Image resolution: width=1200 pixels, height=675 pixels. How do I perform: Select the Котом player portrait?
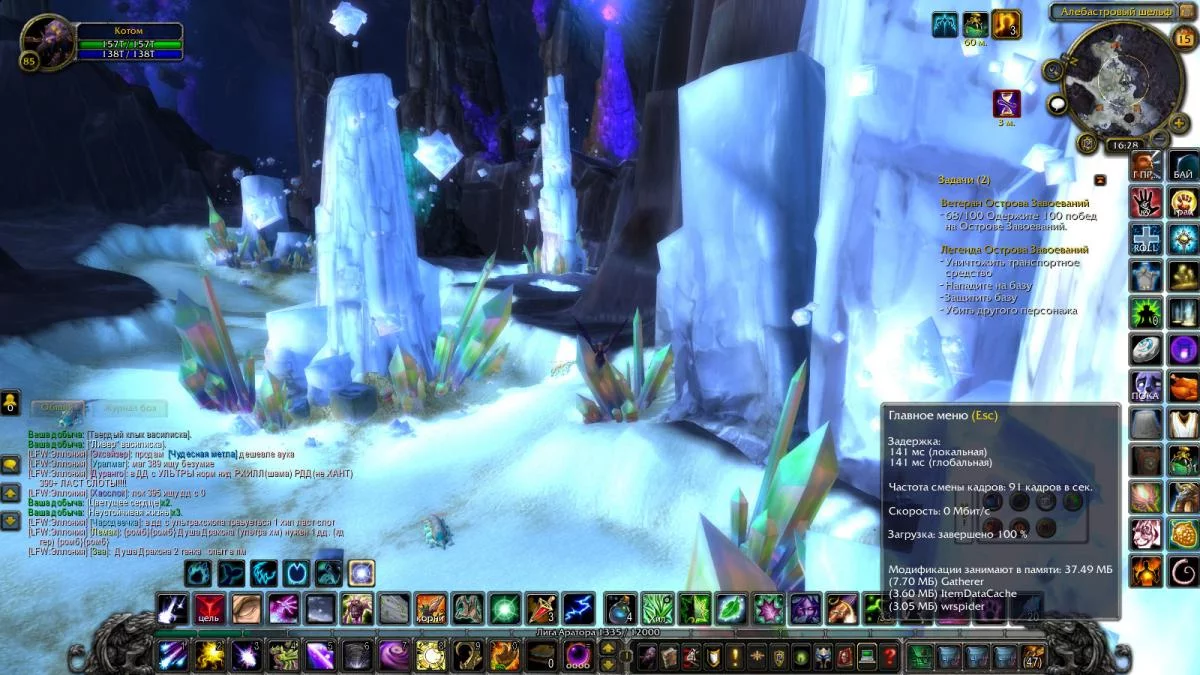(x=47, y=42)
